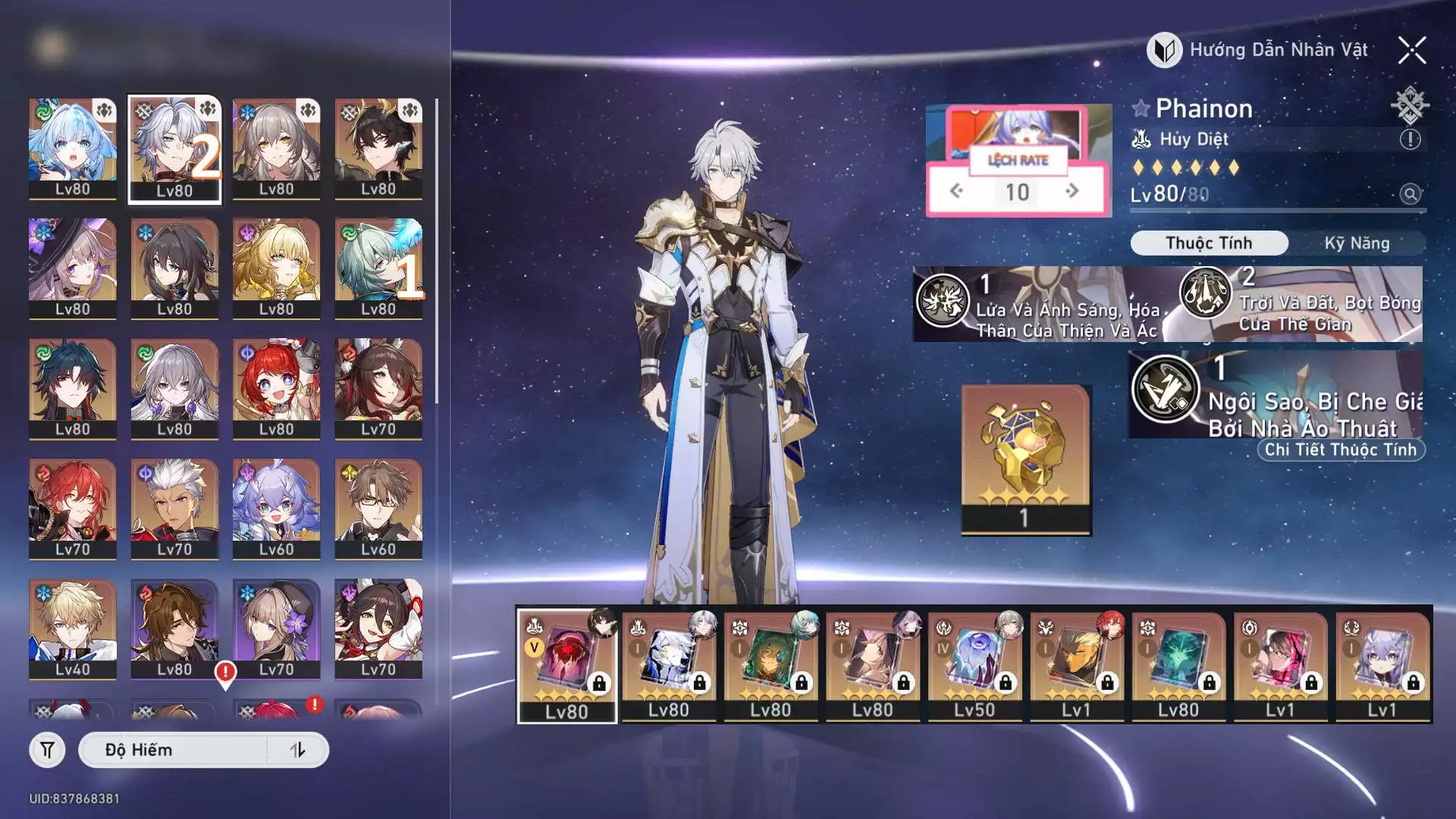
Task: Select the blue-haired Lv80 character in first slot
Action: (73, 148)
